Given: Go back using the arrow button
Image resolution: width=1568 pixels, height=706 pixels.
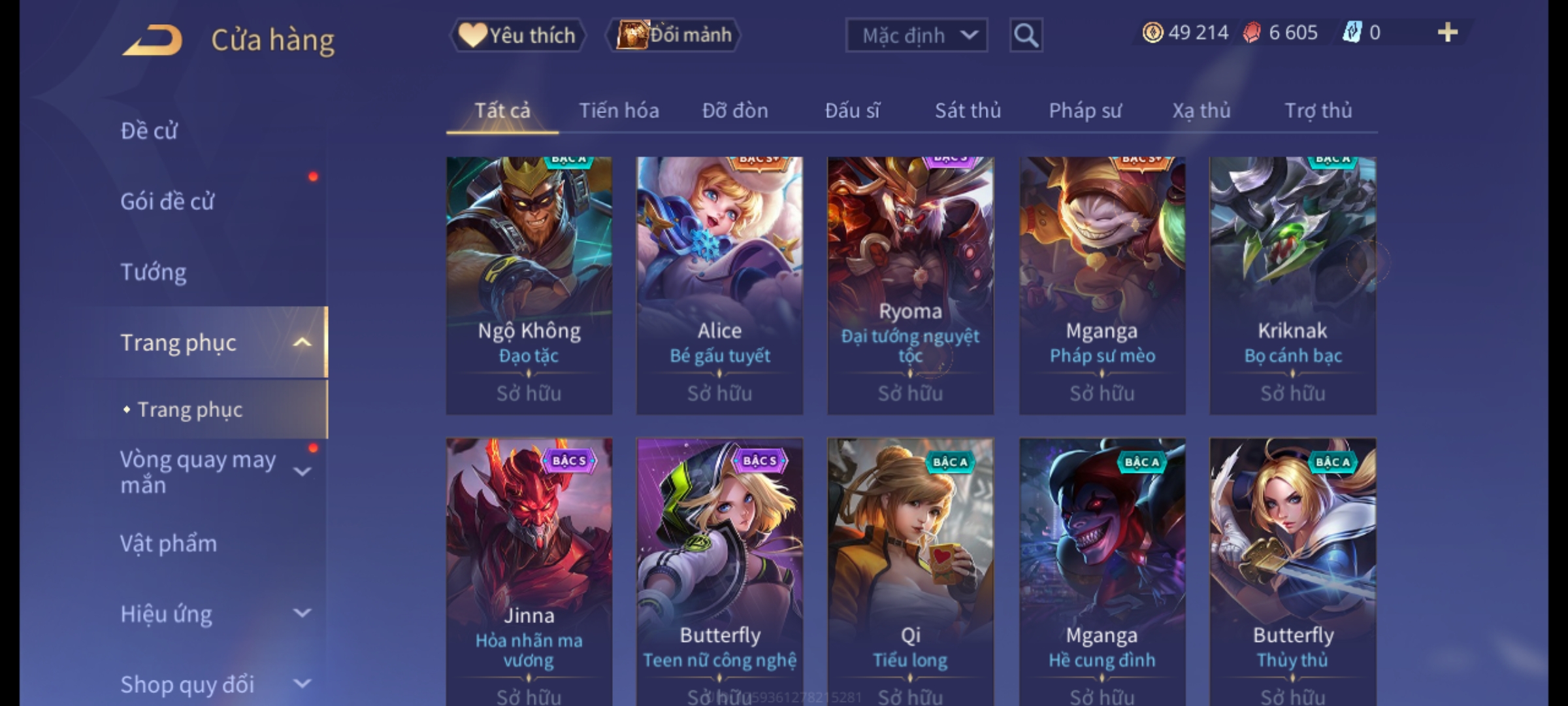Looking at the screenshot, I should pos(152,41).
